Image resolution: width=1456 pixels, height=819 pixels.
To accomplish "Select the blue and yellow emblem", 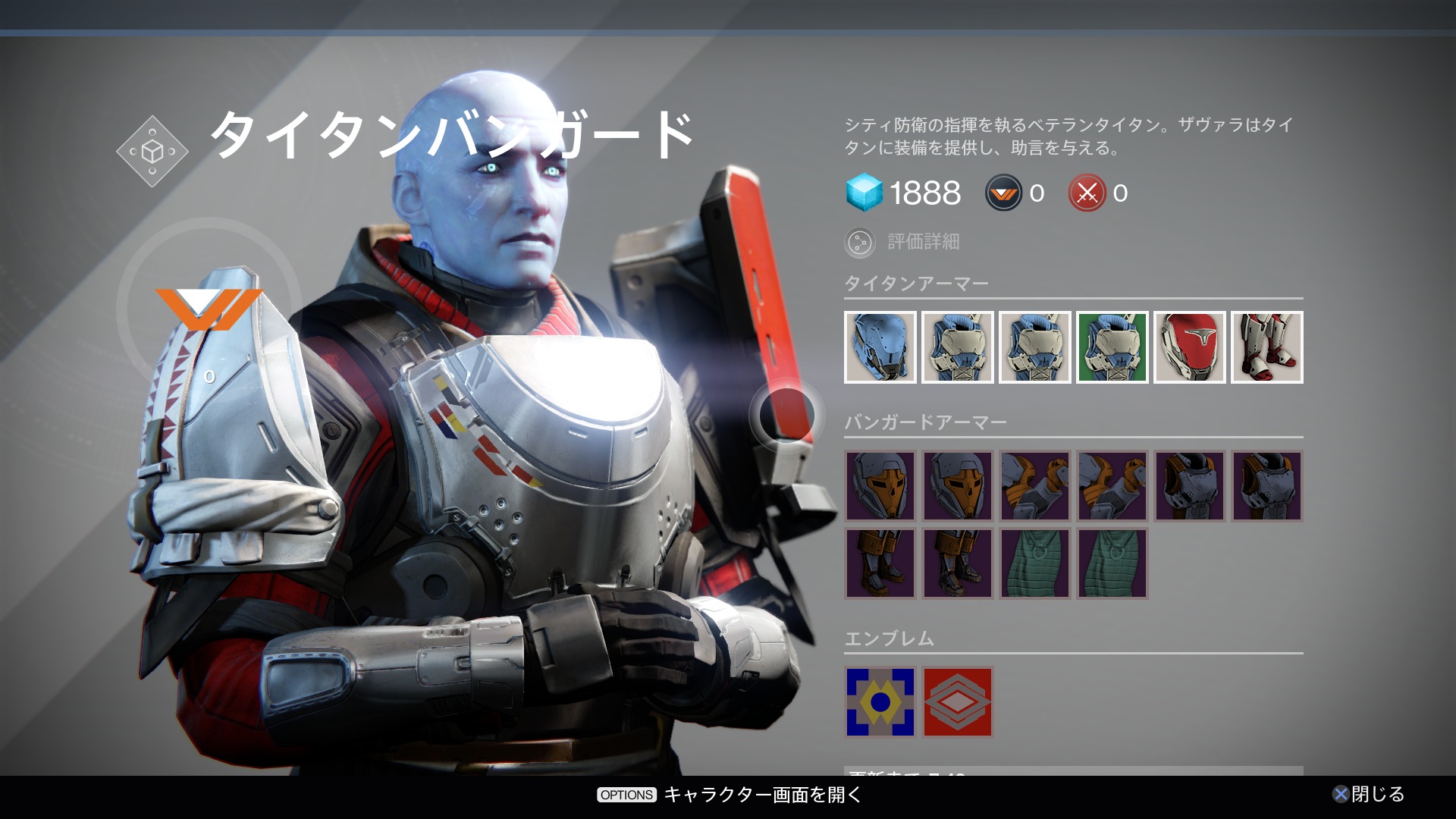I will click(x=880, y=702).
